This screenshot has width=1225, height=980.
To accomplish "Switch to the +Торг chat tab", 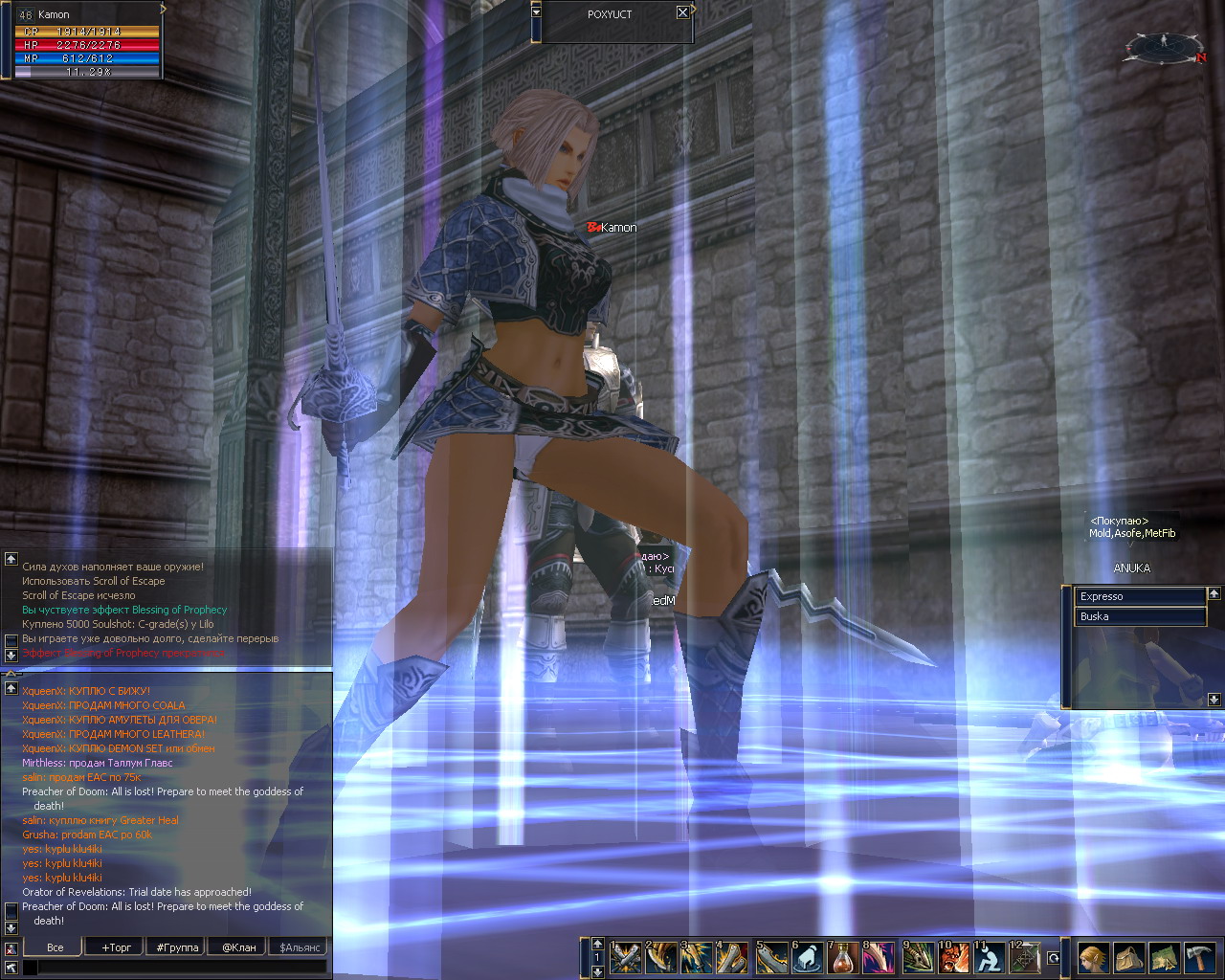I will click(116, 947).
